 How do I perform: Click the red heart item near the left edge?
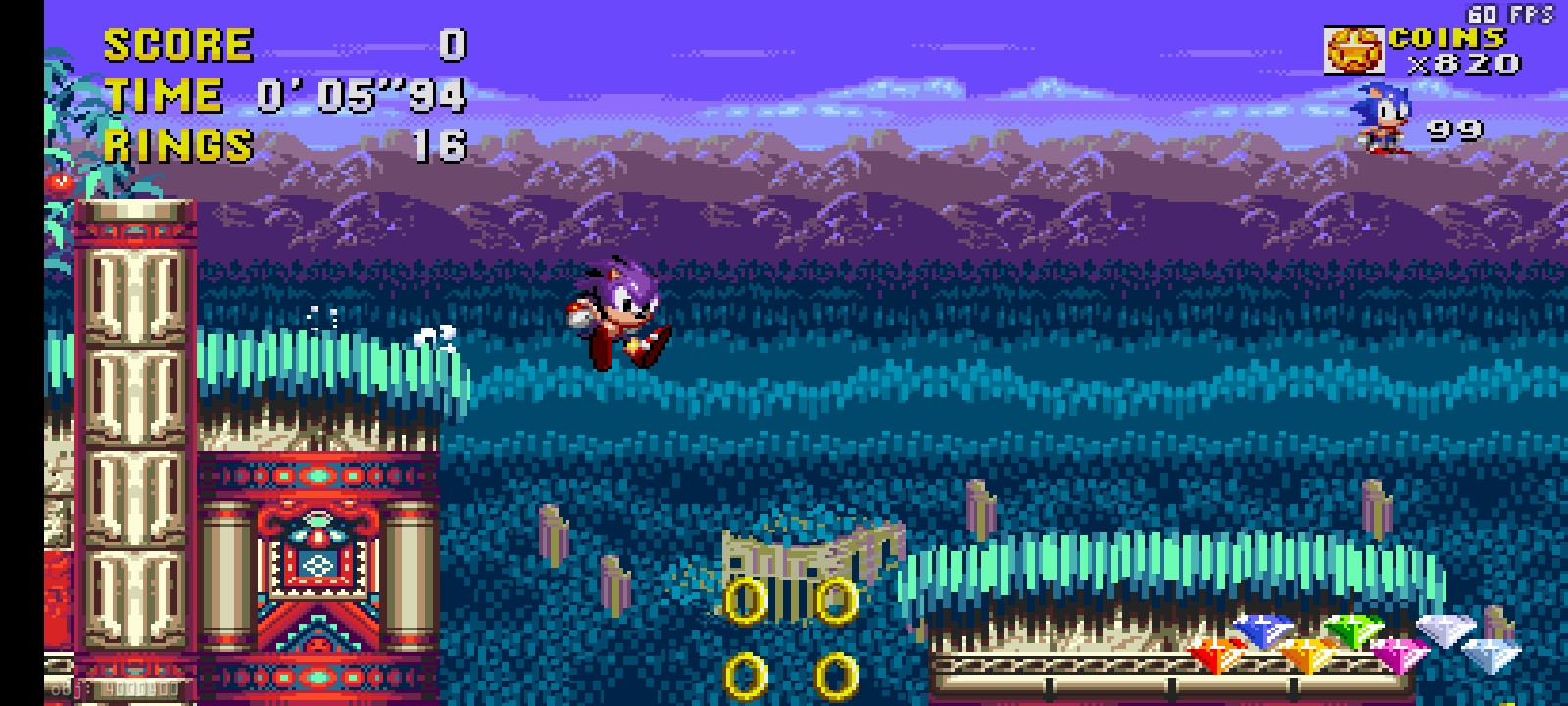[61, 182]
